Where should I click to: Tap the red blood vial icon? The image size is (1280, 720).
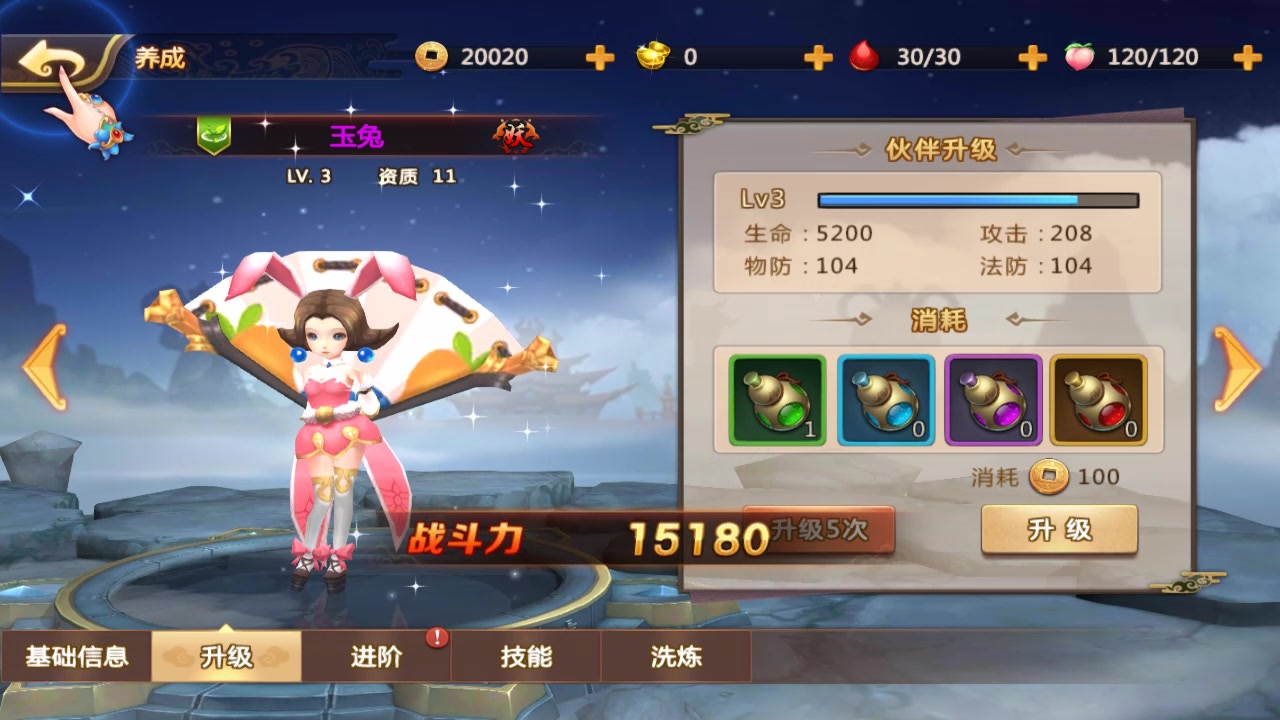coord(863,55)
